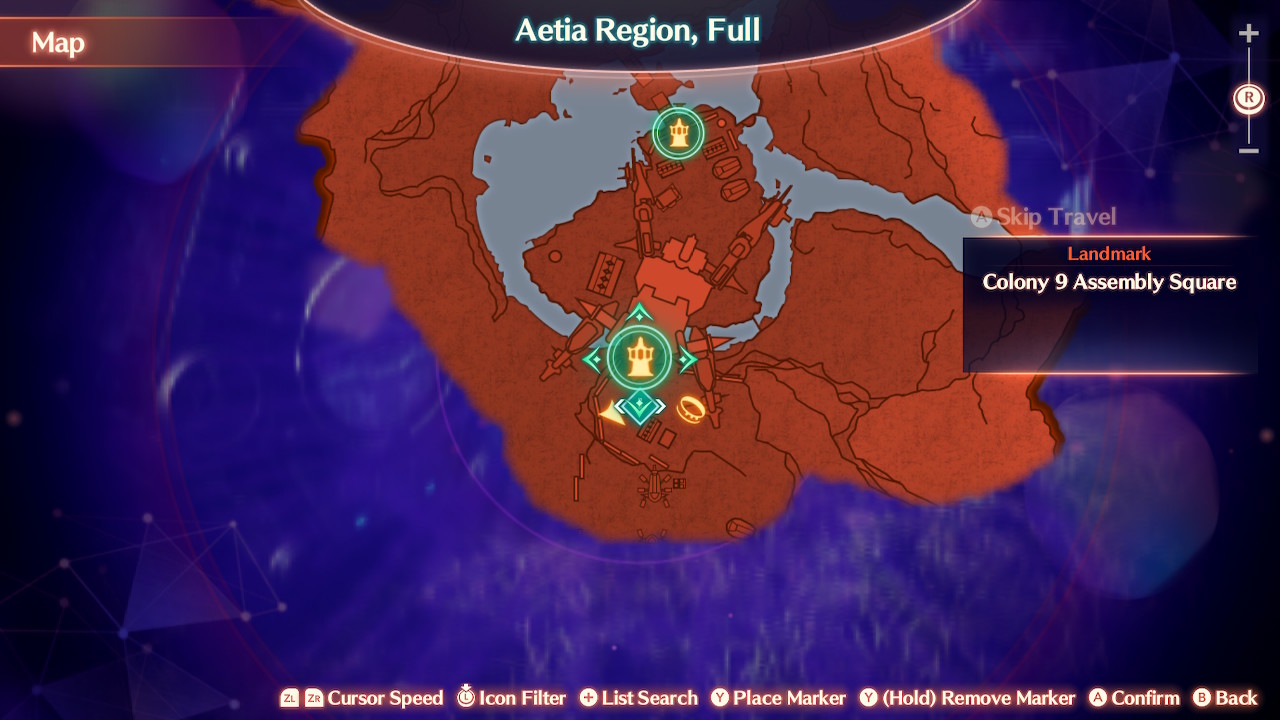Open the Aetia Region, Full title header

640,30
